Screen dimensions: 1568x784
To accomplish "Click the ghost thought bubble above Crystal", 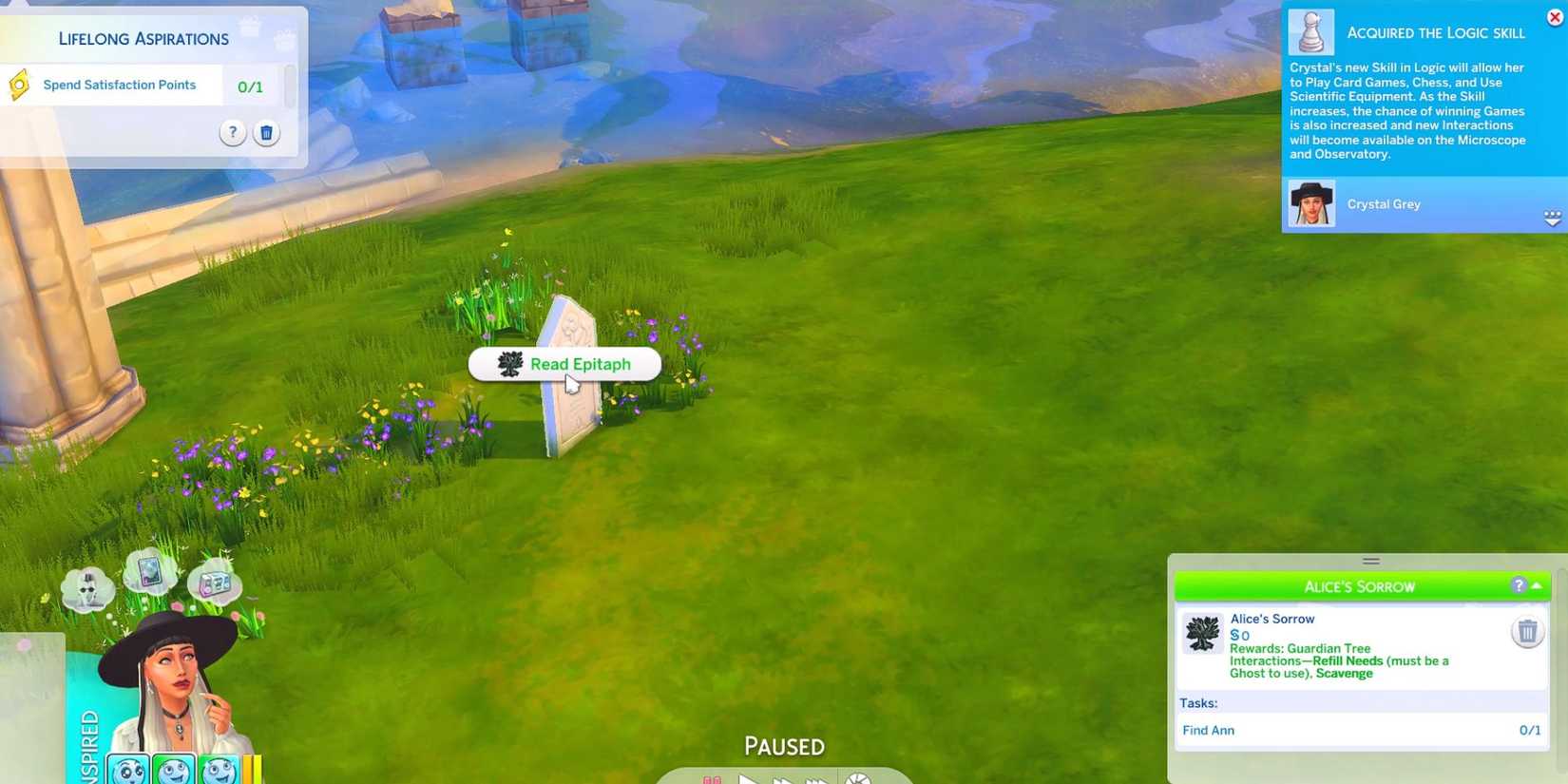I will click(86, 589).
